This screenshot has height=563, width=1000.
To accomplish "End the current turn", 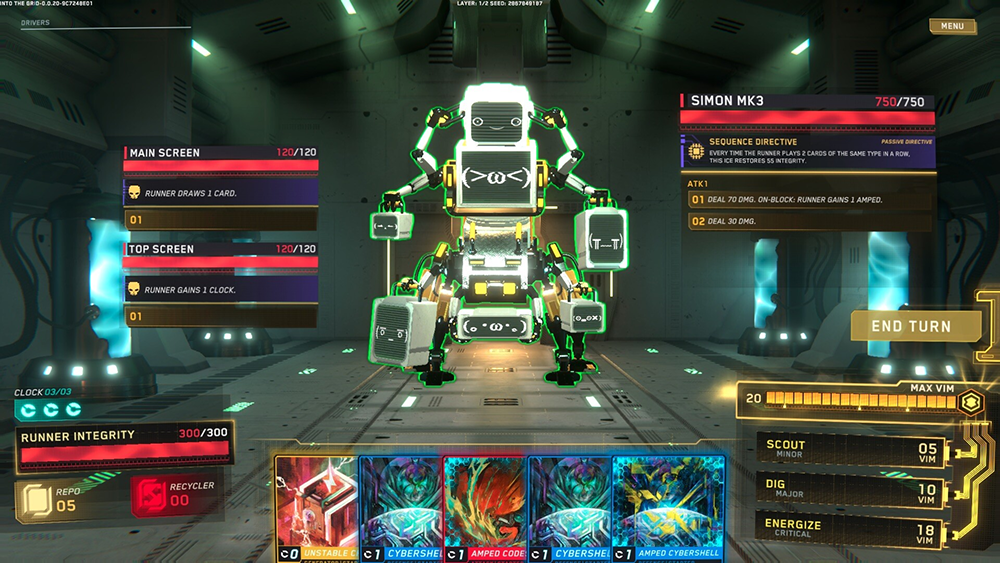I will [x=910, y=327].
